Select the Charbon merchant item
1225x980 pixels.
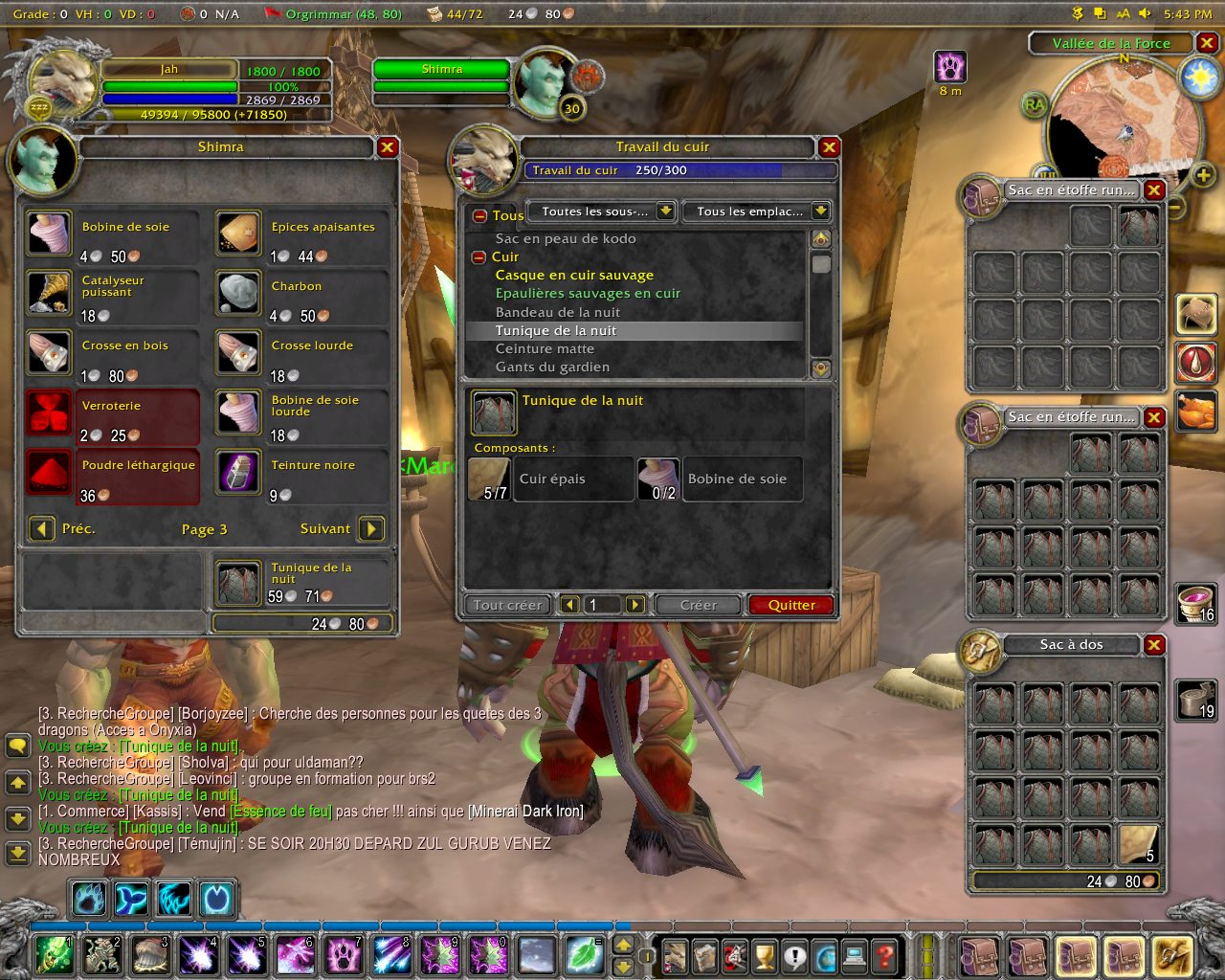click(238, 293)
